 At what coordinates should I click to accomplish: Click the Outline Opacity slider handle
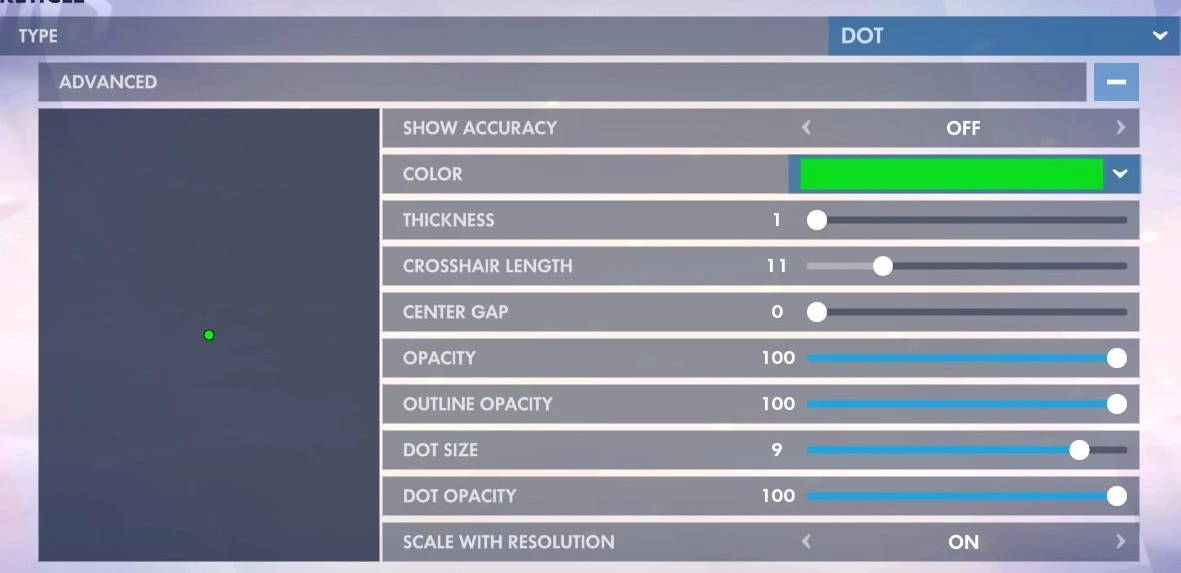1117,404
